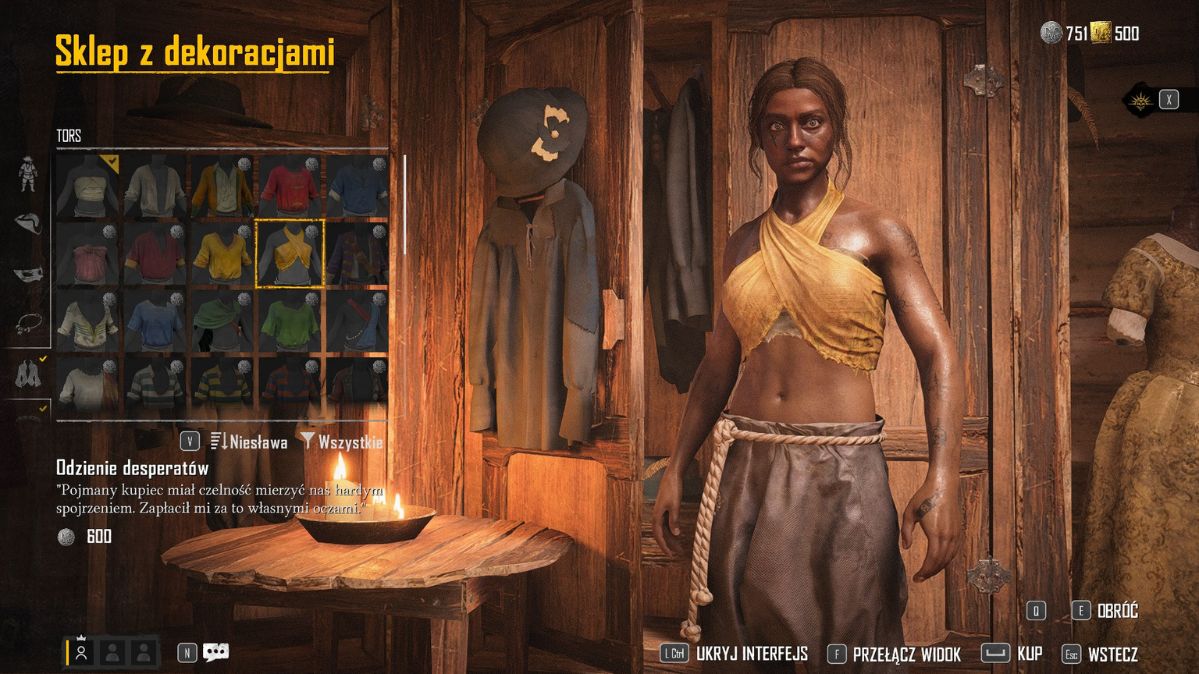This screenshot has height=674, width=1199.
Task: Pick the equipped cream wrap top
Action: tap(88, 186)
